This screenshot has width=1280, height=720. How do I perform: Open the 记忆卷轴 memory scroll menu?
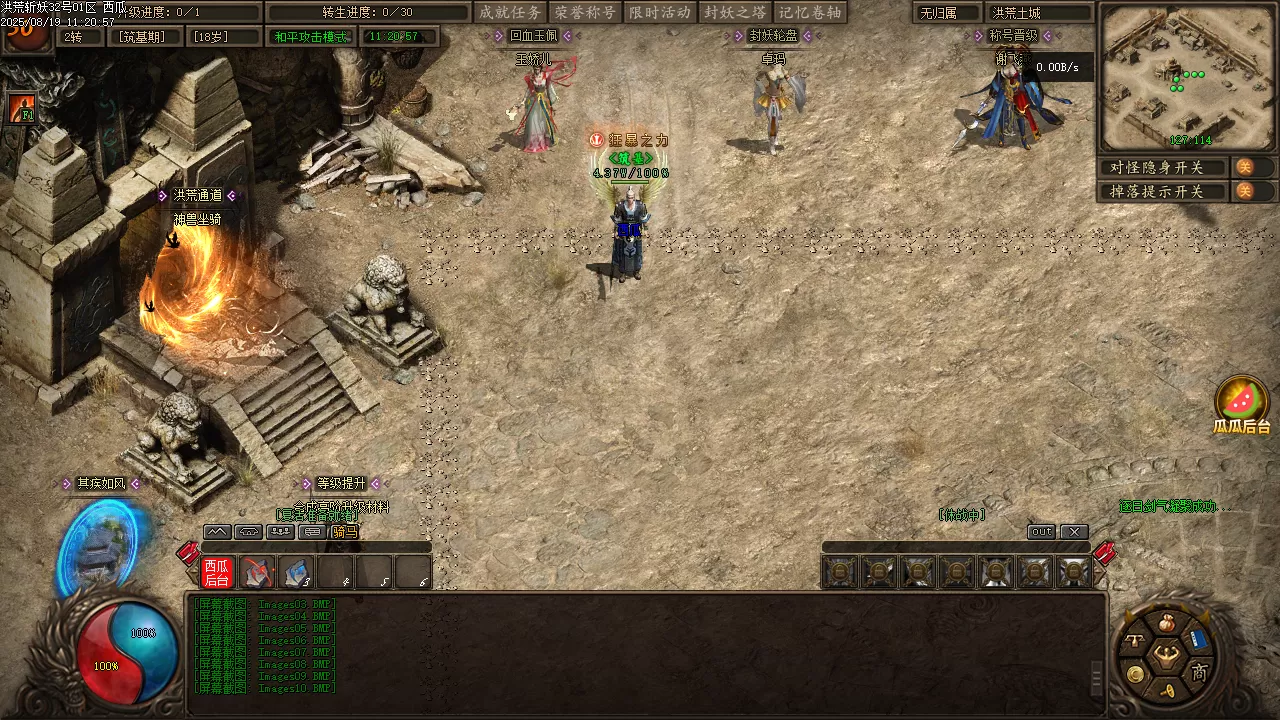[x=811, y=12]
